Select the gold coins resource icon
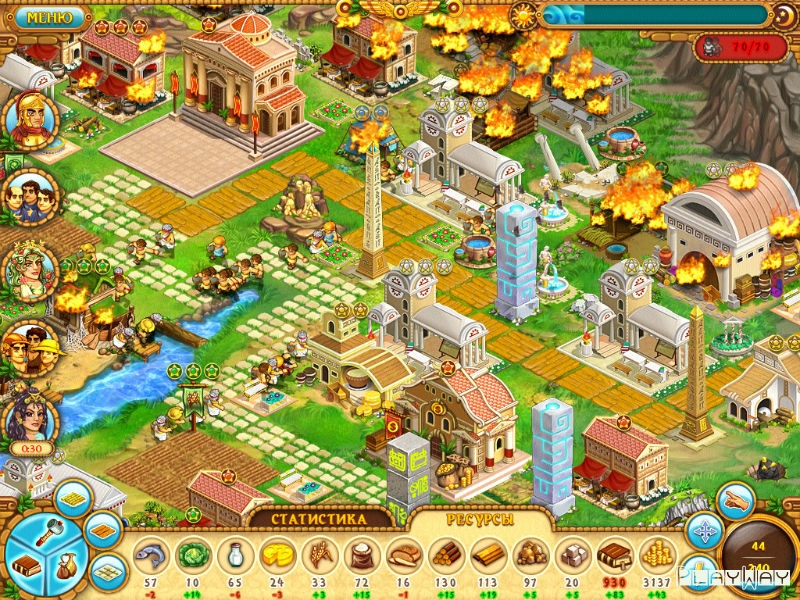Image resolution: width=800 pixels, height=600 pixels. coord(655,555)
